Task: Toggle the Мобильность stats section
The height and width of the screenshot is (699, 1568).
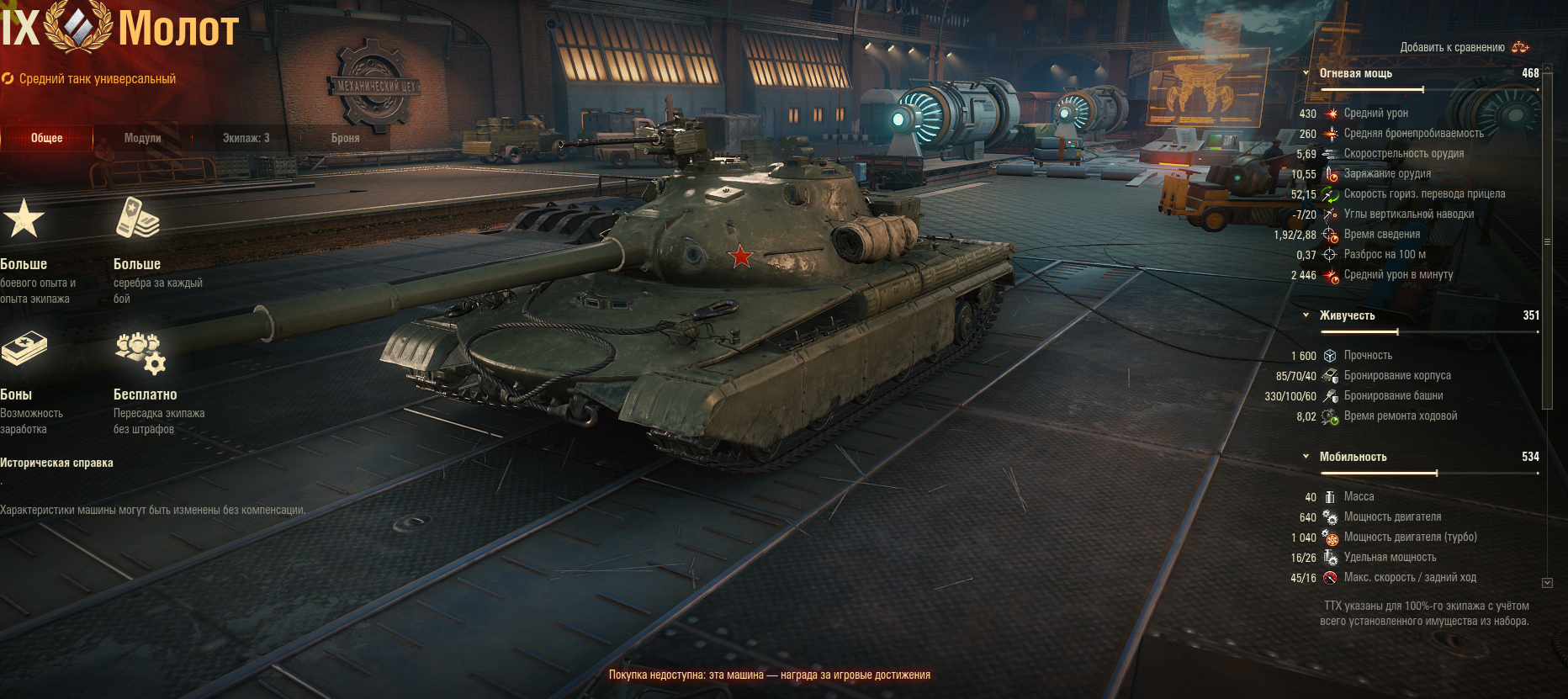Action: click(1306, 457)
